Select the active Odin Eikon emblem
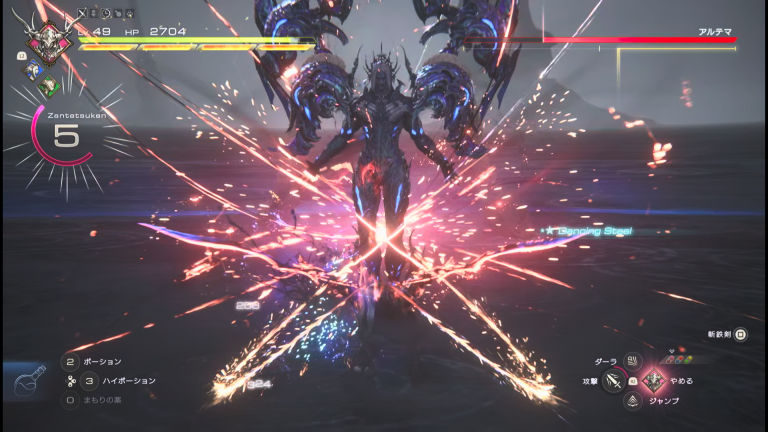768x432 pixels. (x=45, y=44)
